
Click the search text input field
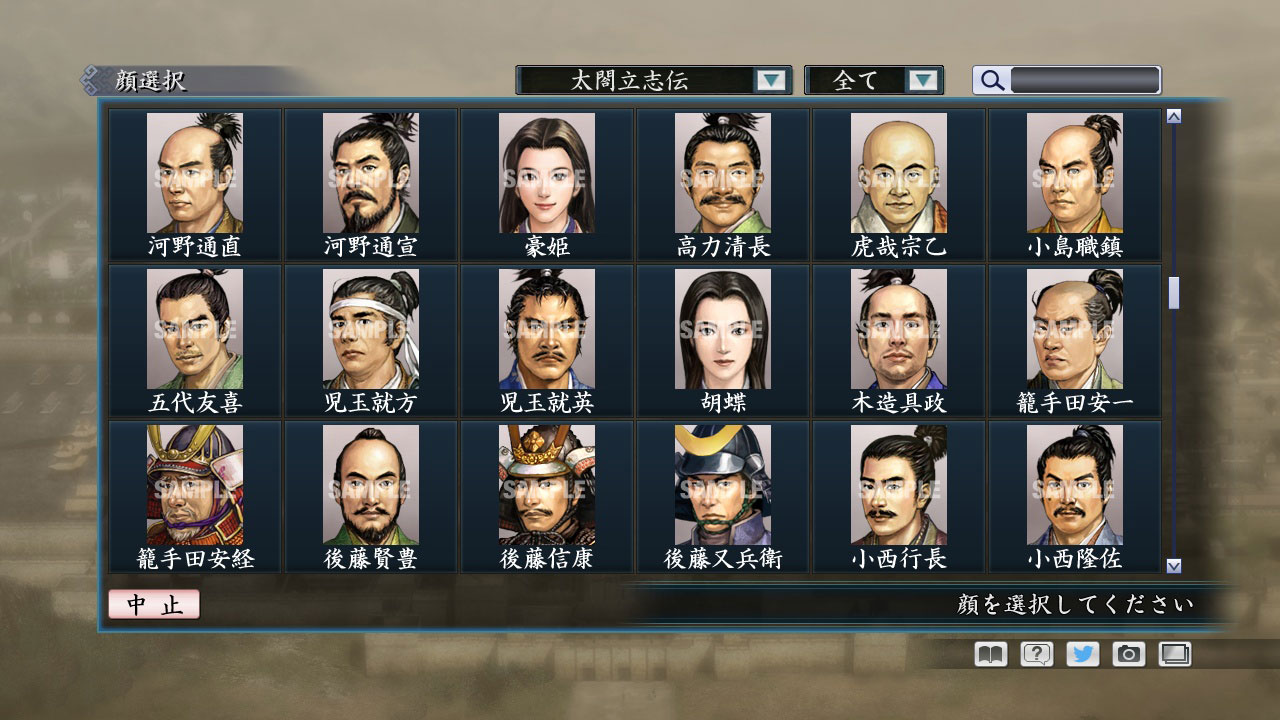(1085, 80)
